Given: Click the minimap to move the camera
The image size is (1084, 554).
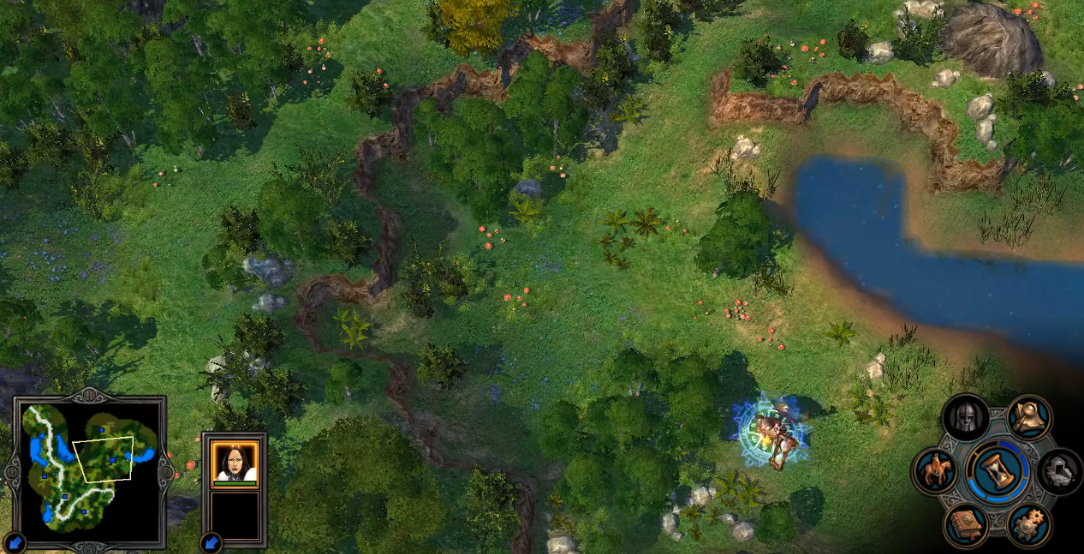Looking at the screenshot, I should [88, 463].
